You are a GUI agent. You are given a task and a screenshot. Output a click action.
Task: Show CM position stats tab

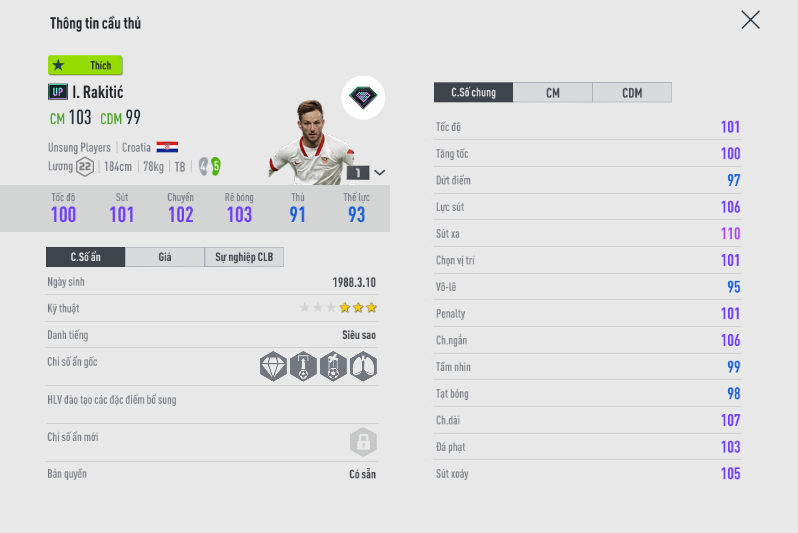tap(552, 93)
